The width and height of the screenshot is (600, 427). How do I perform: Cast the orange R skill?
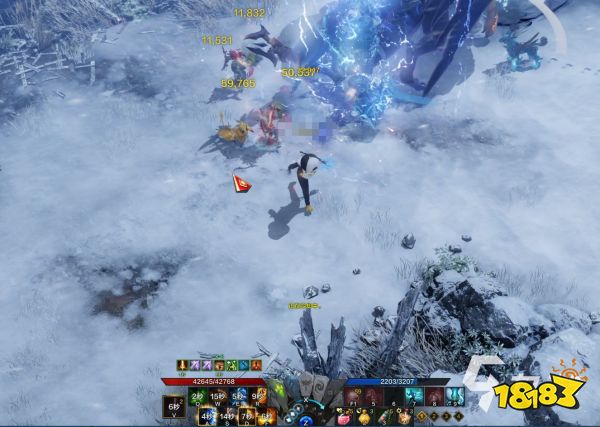point(260,397)
